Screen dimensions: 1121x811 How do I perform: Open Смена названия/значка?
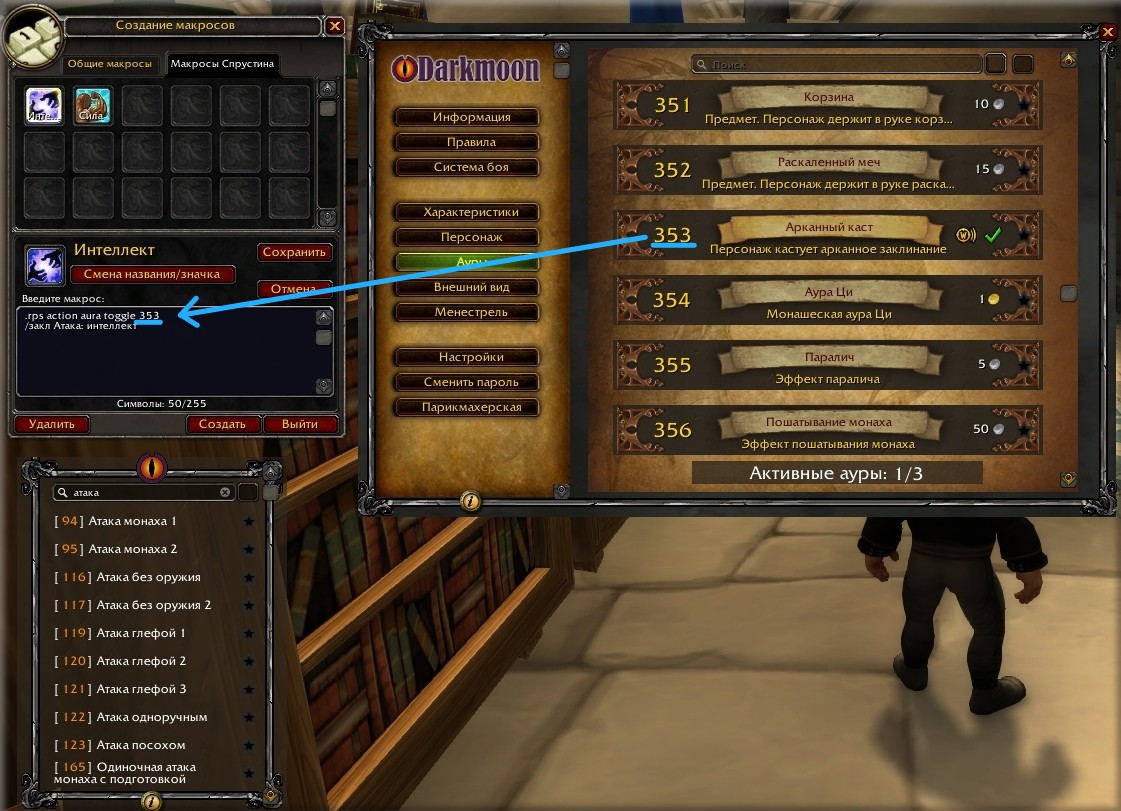(x=153, y=274)
